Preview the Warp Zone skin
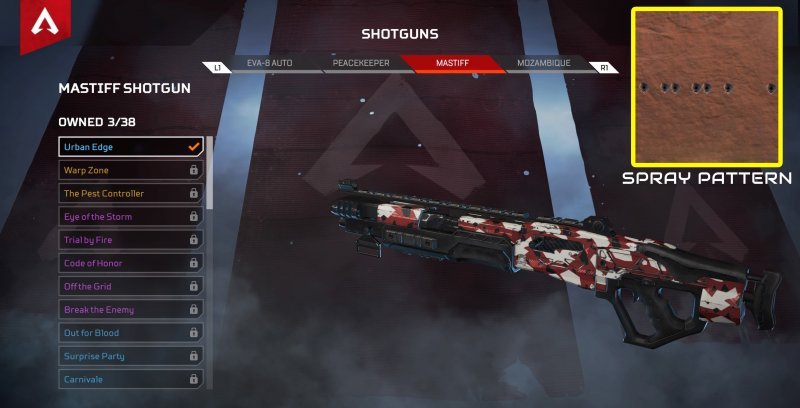 tap(131, 170)
